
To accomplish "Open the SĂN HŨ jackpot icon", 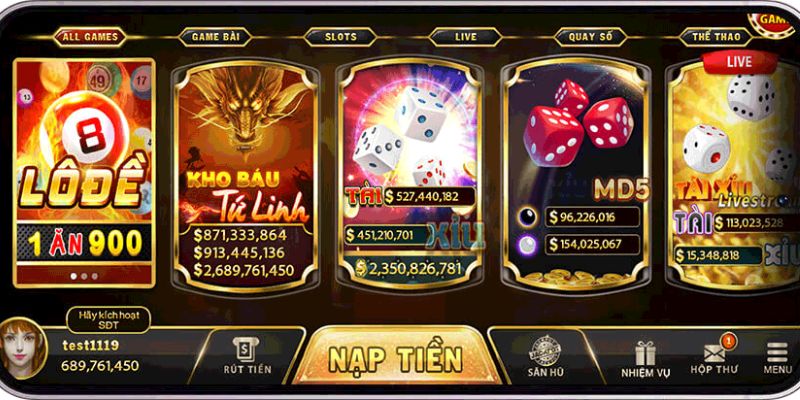I will 547,357.
